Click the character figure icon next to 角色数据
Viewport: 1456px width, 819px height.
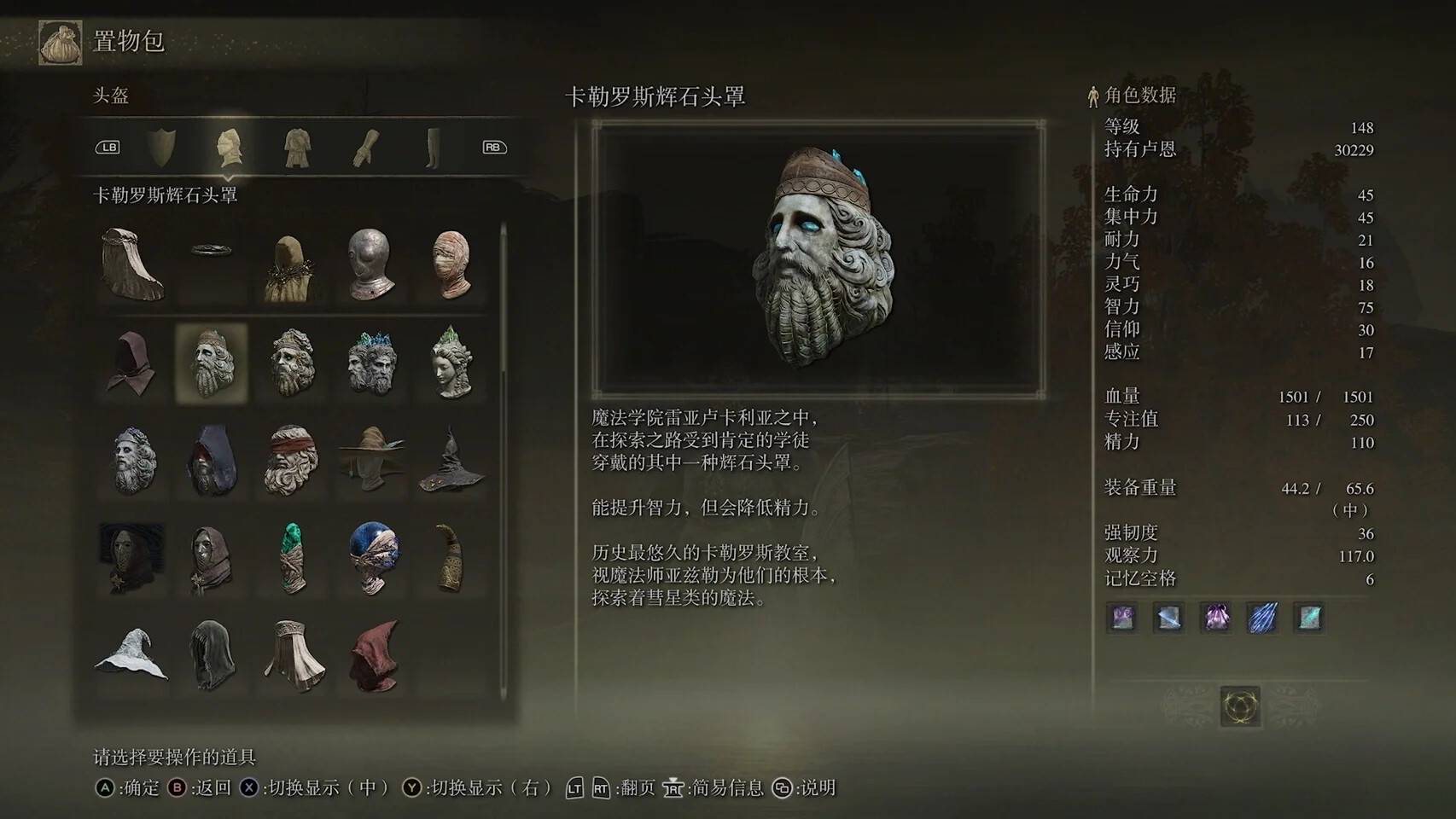coord(1092,96)
